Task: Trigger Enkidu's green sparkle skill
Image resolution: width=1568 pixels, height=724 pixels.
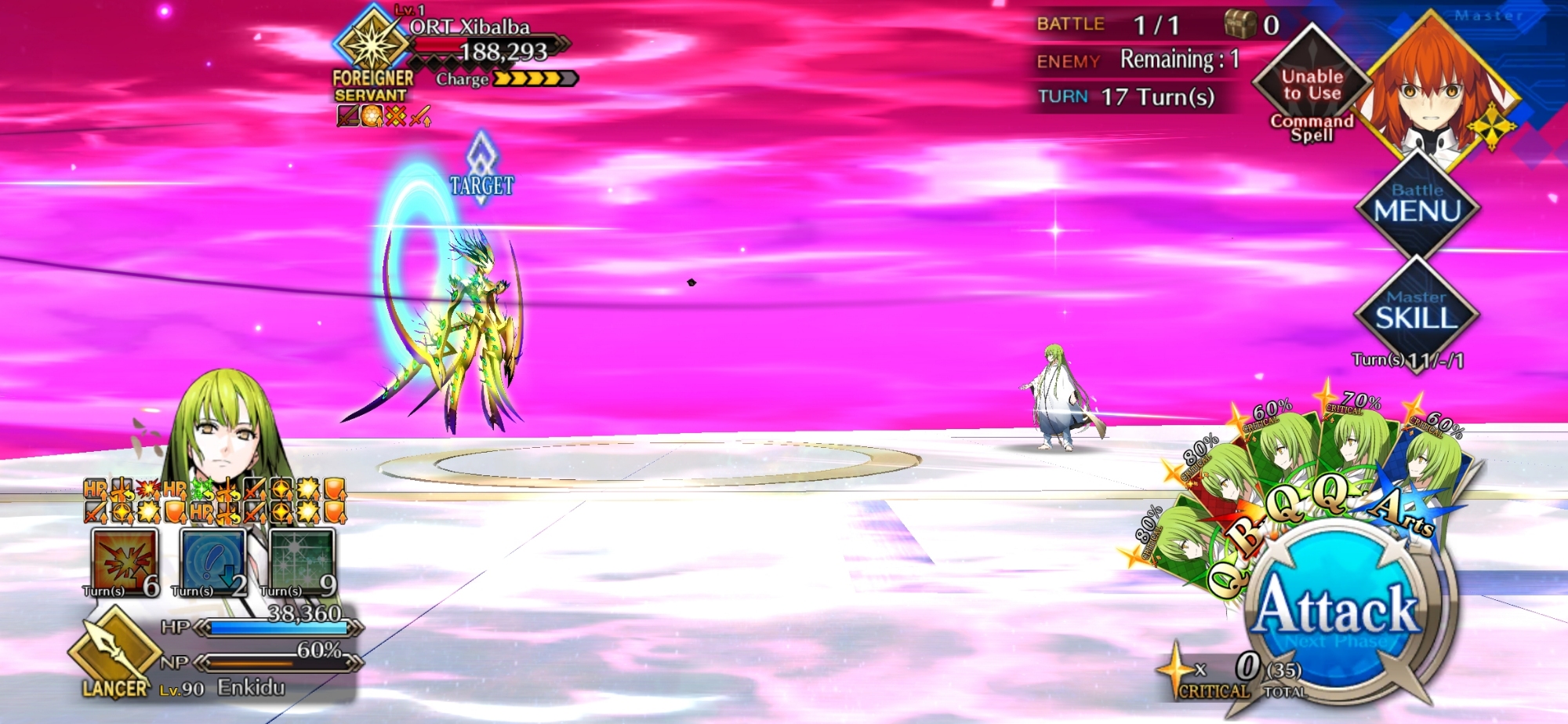Action: click(303, 562)
